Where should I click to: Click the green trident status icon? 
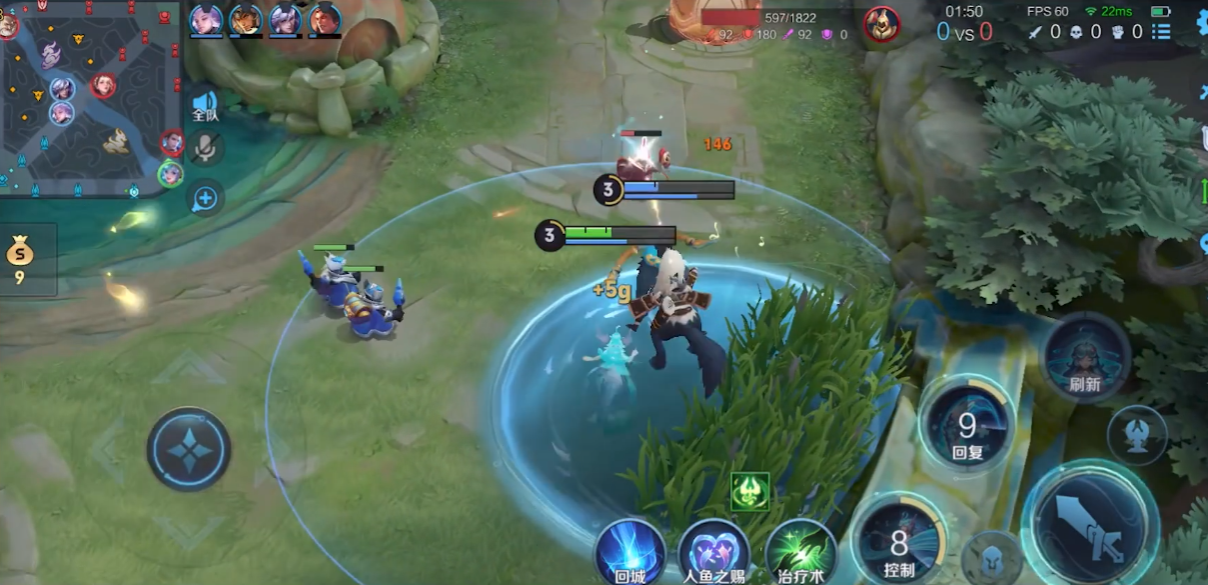750,491
